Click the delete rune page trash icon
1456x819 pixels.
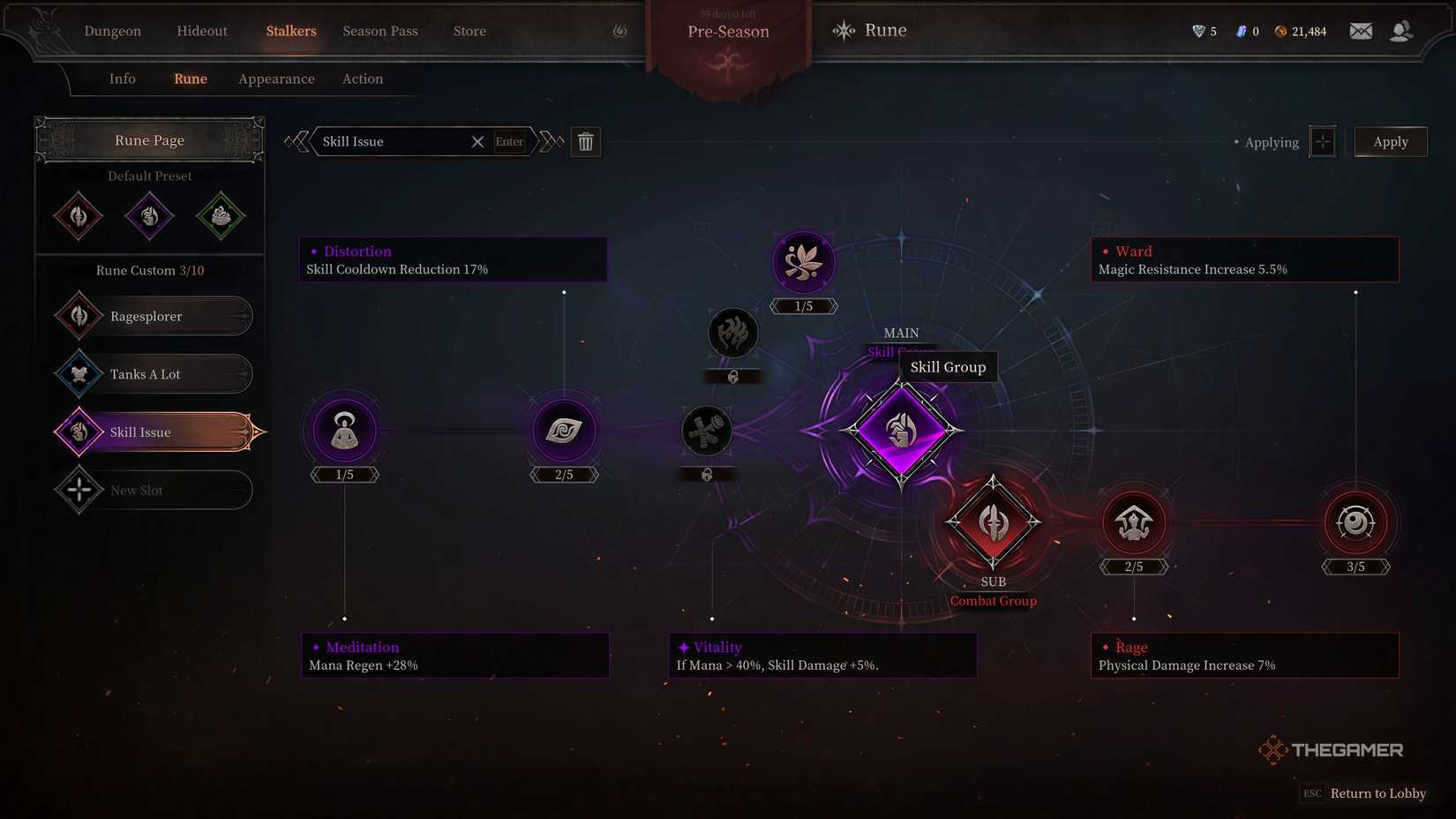(x=586, y=141)
